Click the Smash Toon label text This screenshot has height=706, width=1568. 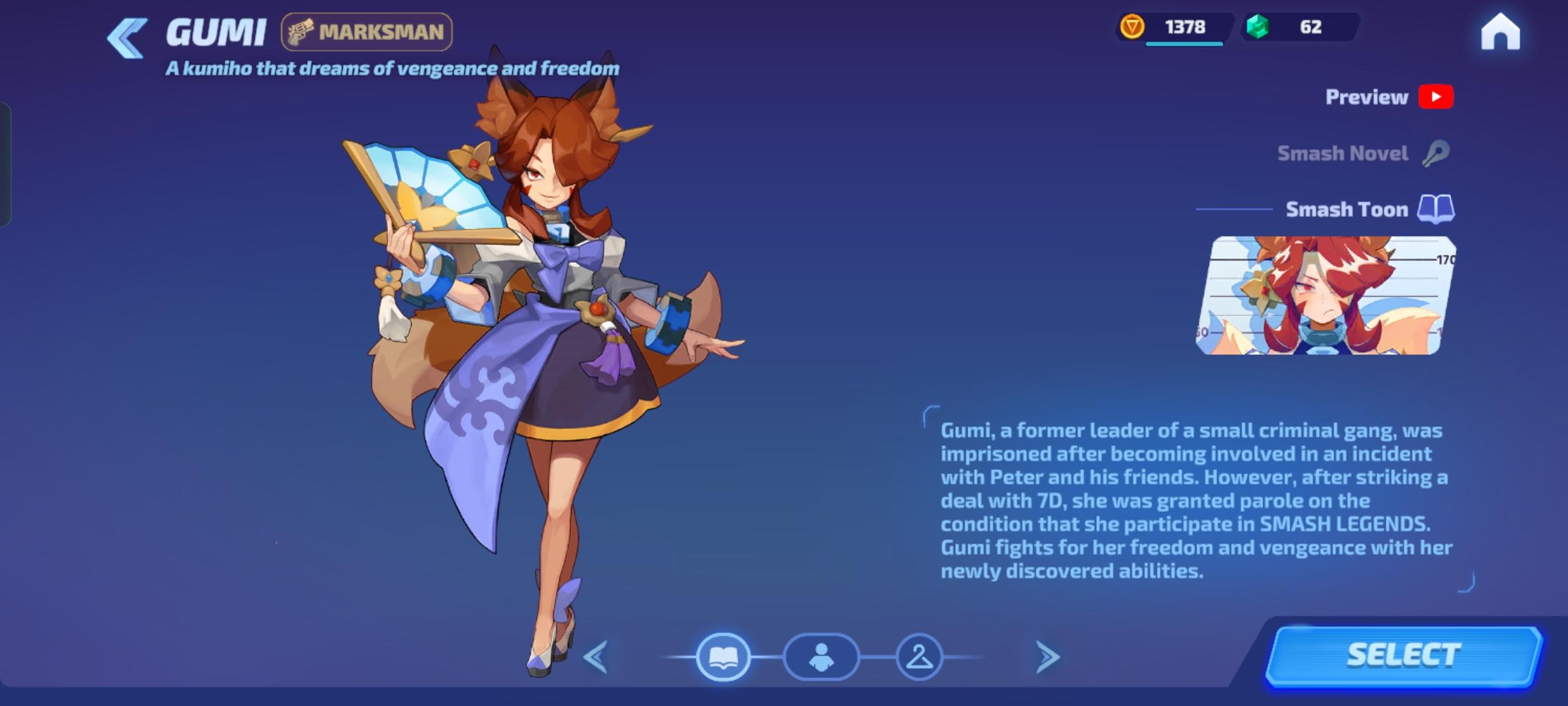pos(1348,209)
